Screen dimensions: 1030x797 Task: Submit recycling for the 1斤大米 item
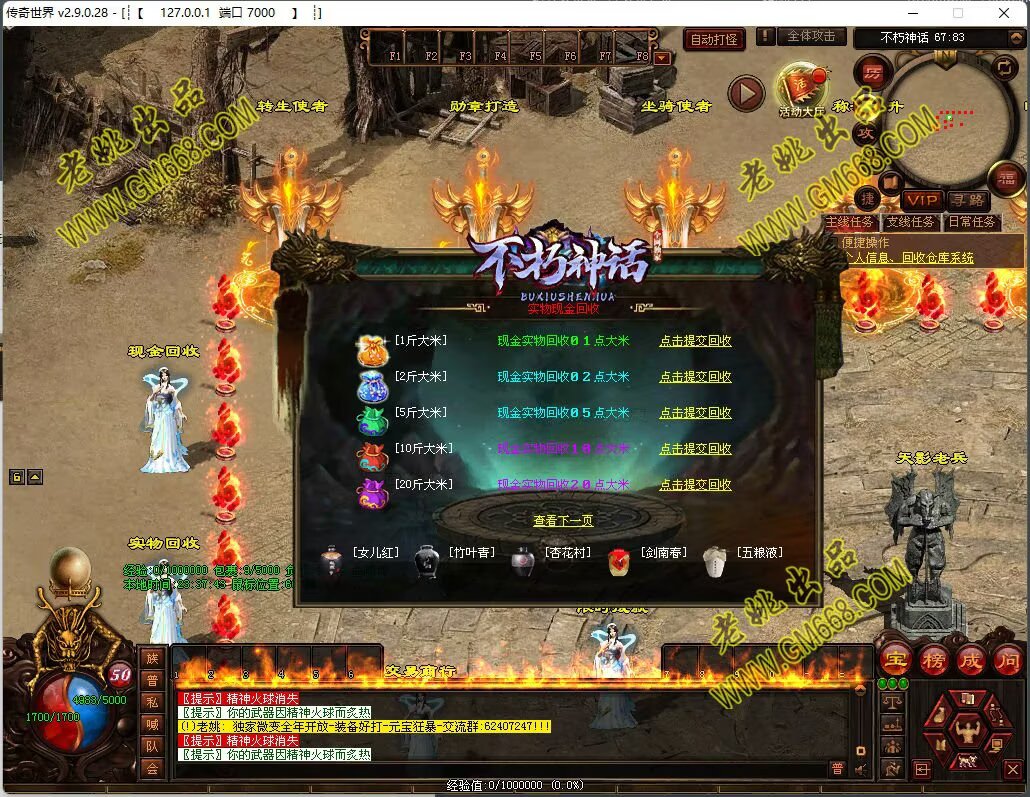pyautogui.click(x=695, y=341)
